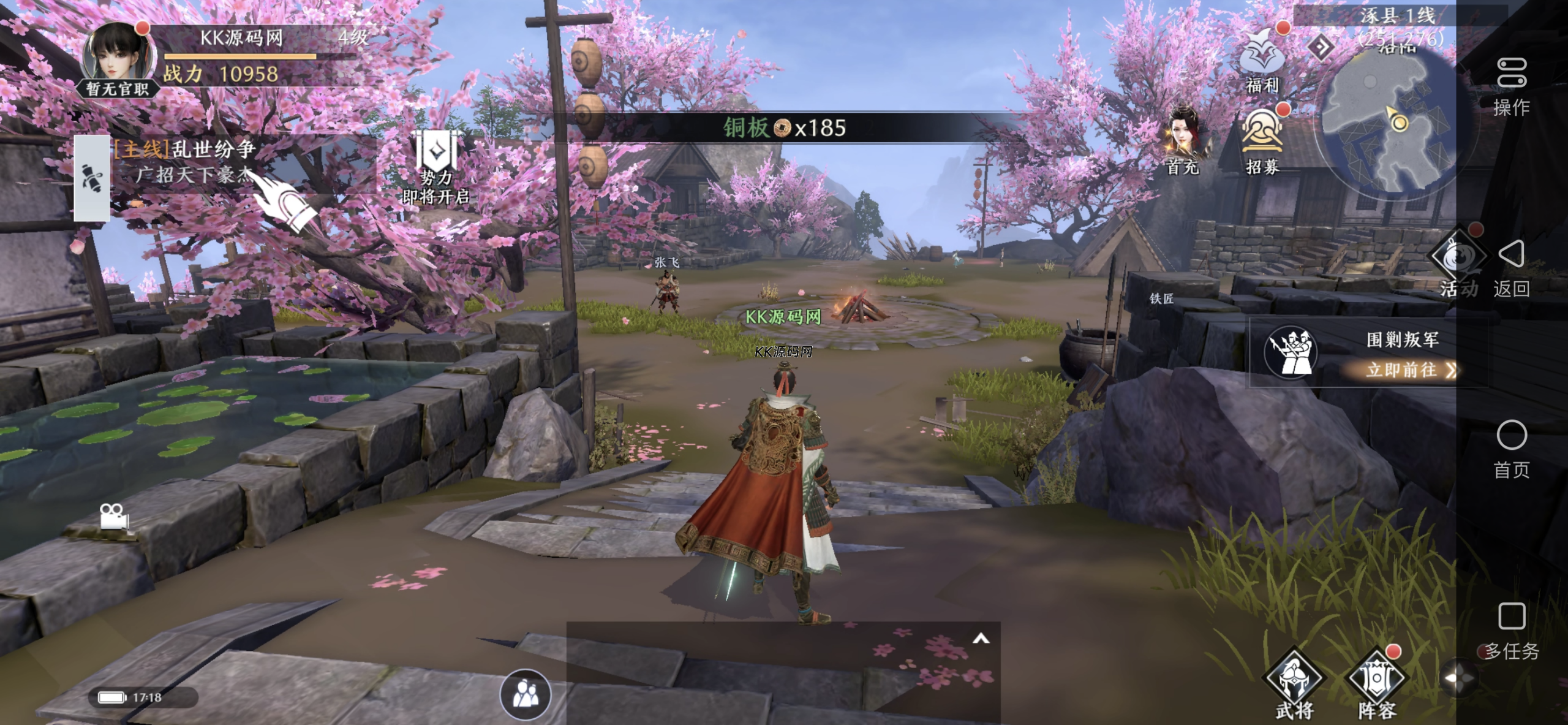This screenshot has width=1568, height=725.
Task: Collapse the quest panel scroll tab
Action: pos(92,178)
